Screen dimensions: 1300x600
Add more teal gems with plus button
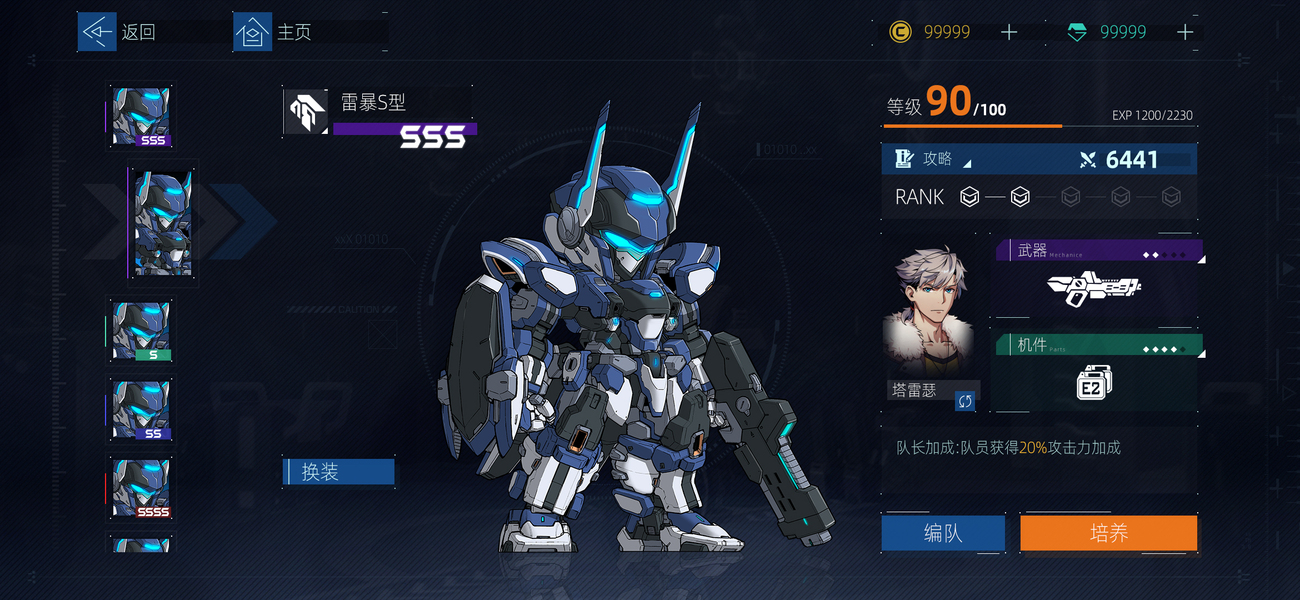[x=1185, y=32]
